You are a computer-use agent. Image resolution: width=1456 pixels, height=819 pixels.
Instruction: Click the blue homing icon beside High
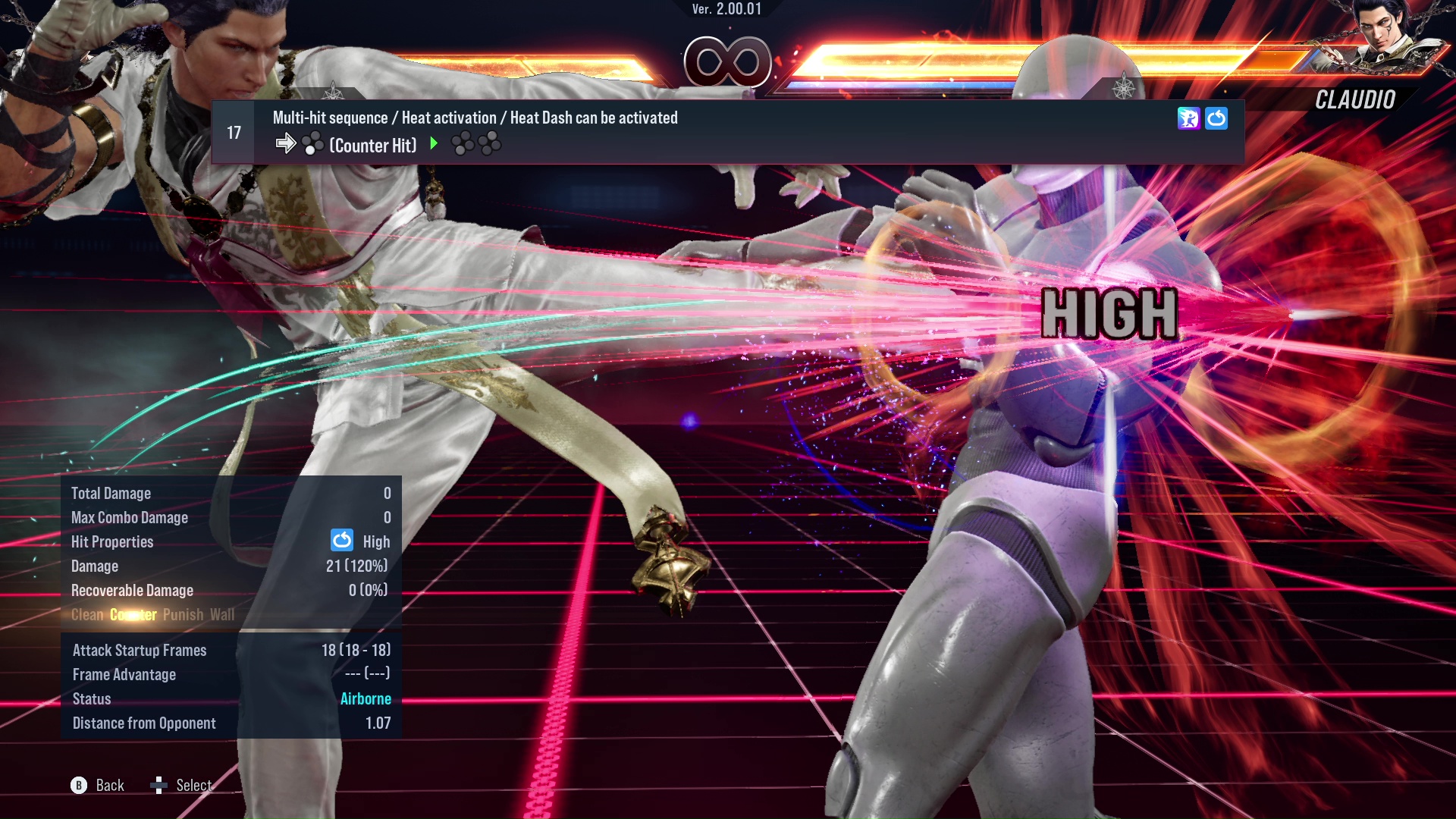tap(343, 541)
